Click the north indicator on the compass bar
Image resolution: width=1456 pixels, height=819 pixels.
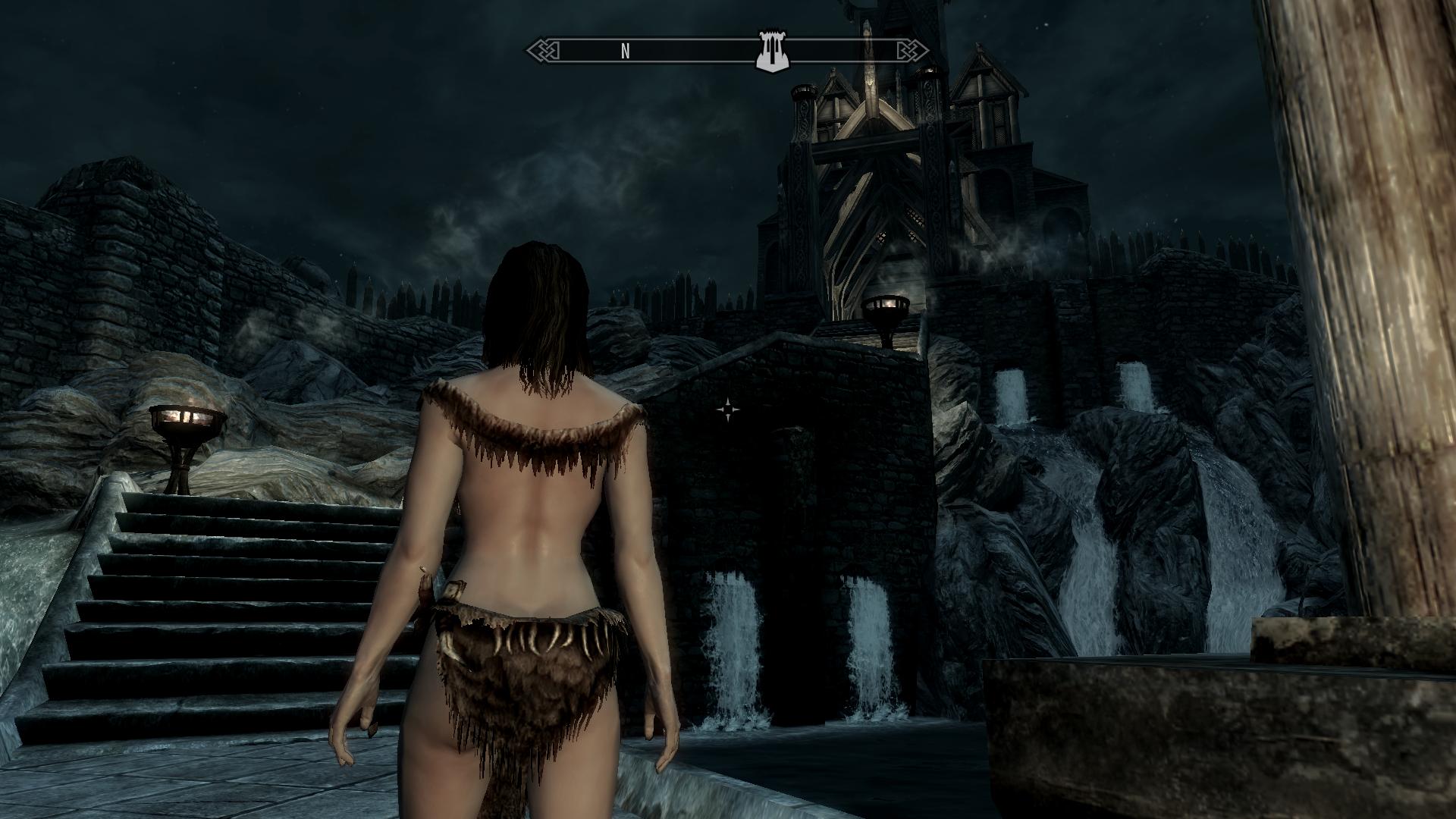[626, 51]
